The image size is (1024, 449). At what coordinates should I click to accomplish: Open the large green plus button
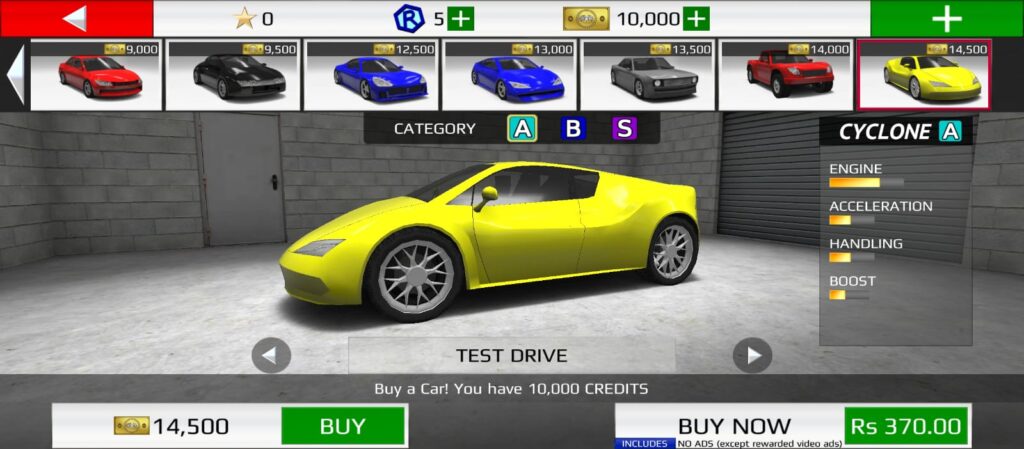coord(946,18)
